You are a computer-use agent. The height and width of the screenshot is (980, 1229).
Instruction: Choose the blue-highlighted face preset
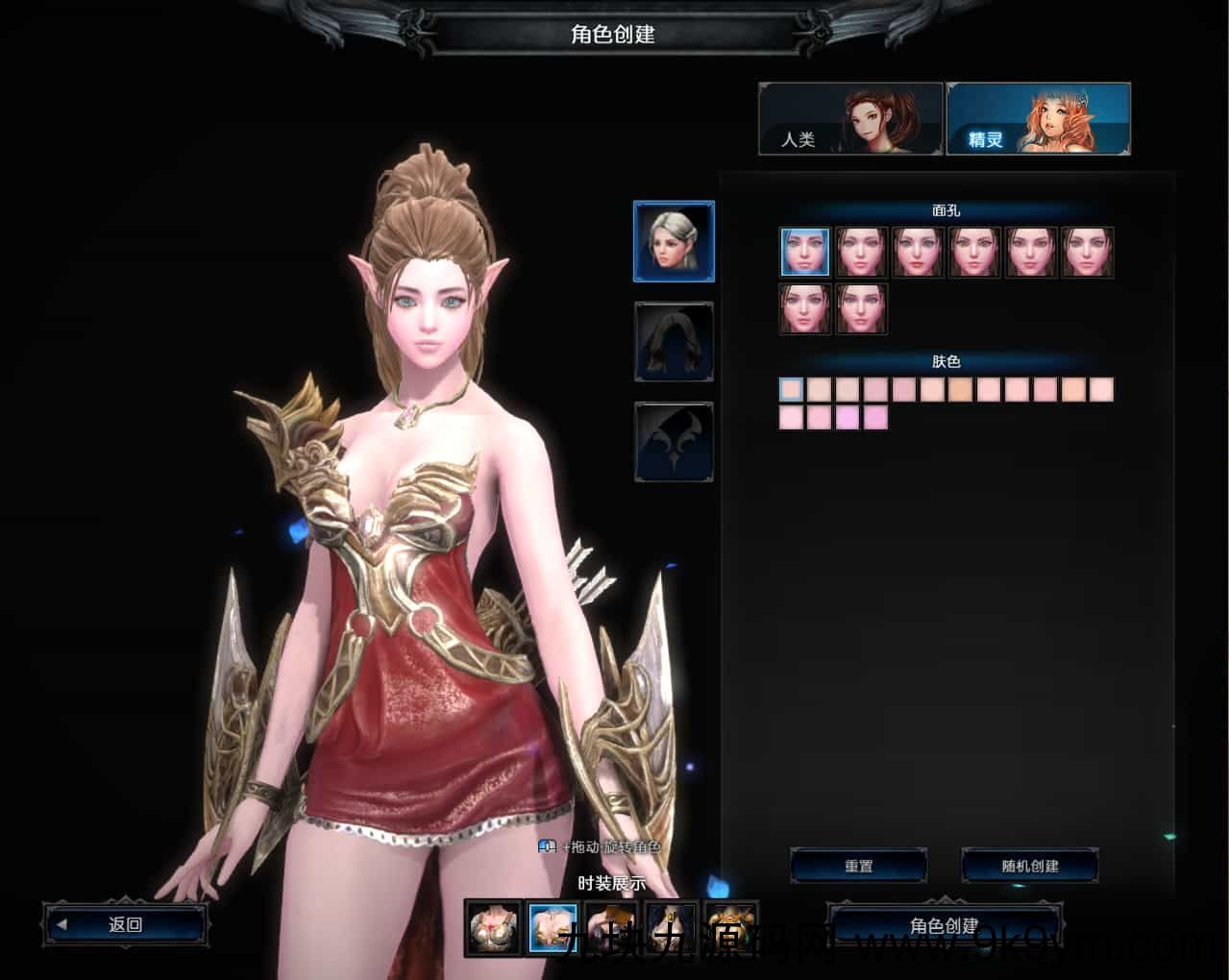coord(804,253)
